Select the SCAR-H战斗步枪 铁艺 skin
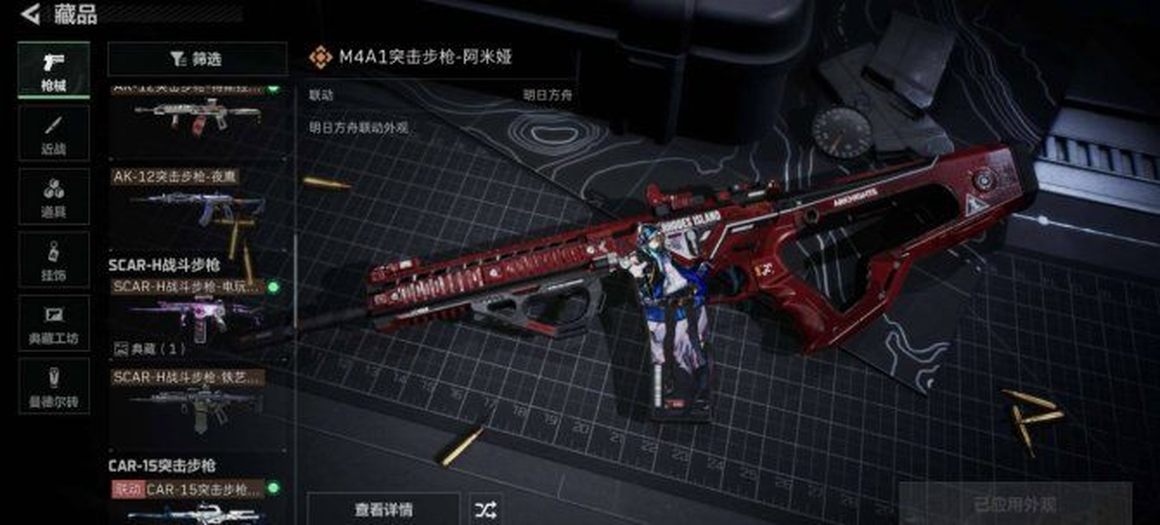1160x525 pixels. 197,400
